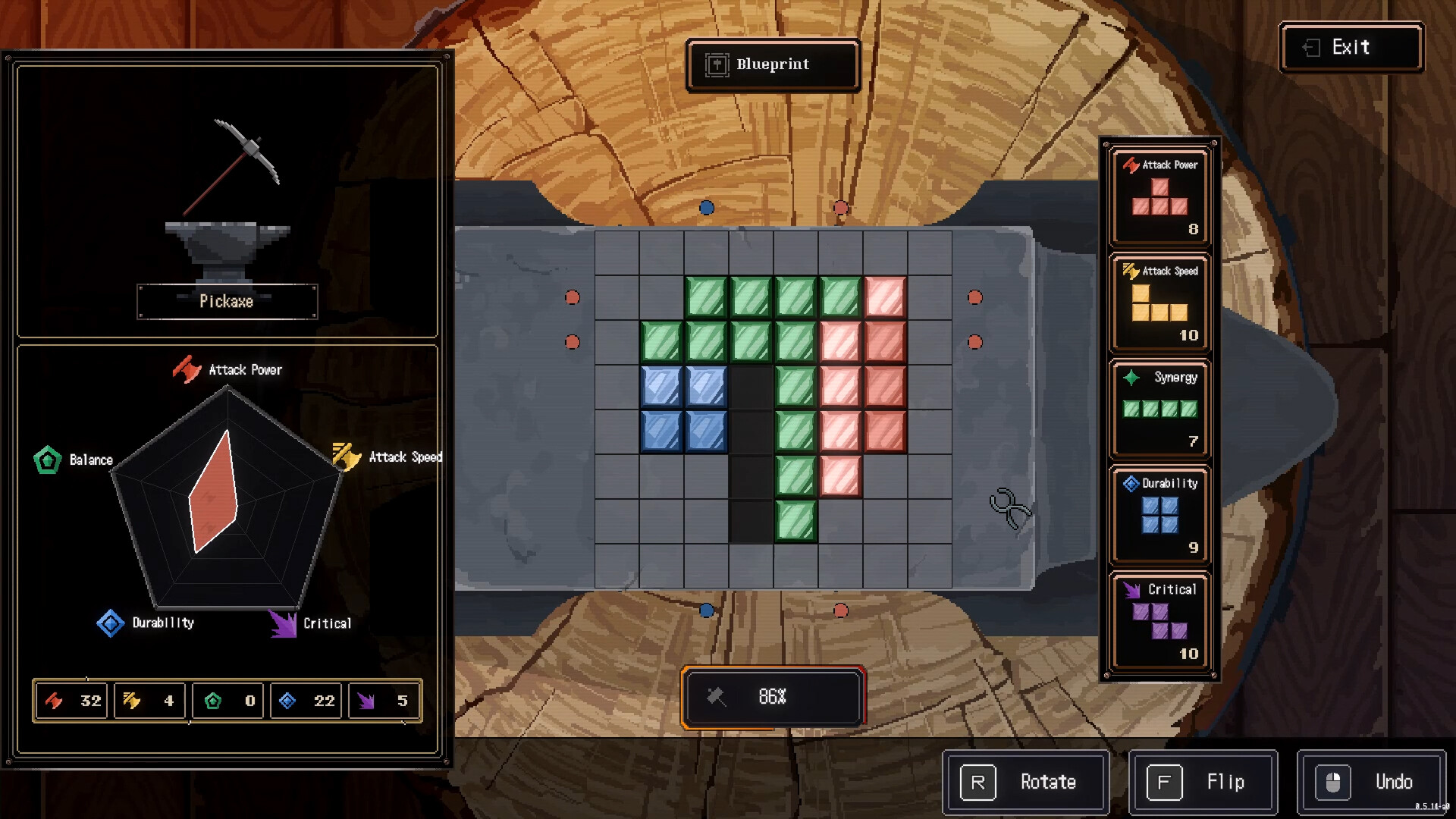Click the Attack Power flame icon above radar chart
The image size is (1456, 819).
click(x=187, y=370)
